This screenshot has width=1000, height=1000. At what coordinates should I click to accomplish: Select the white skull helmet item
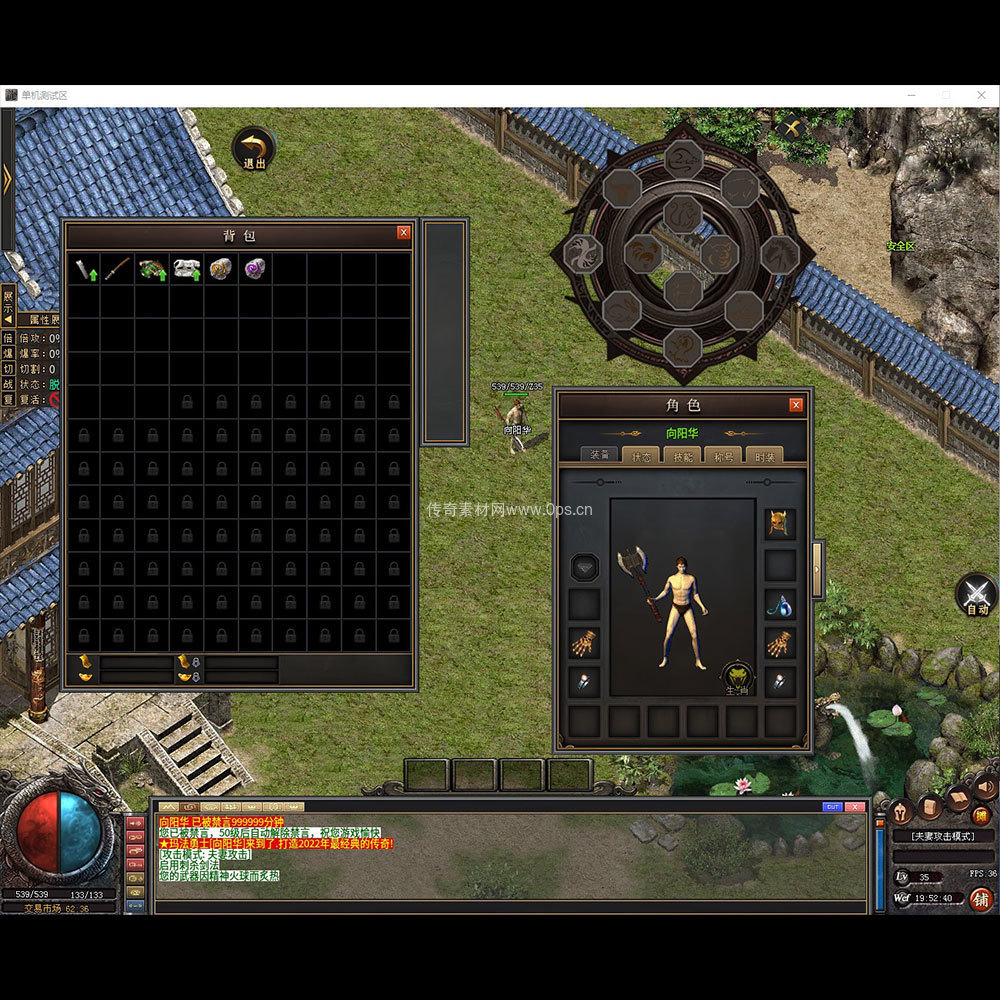[187, 268]
